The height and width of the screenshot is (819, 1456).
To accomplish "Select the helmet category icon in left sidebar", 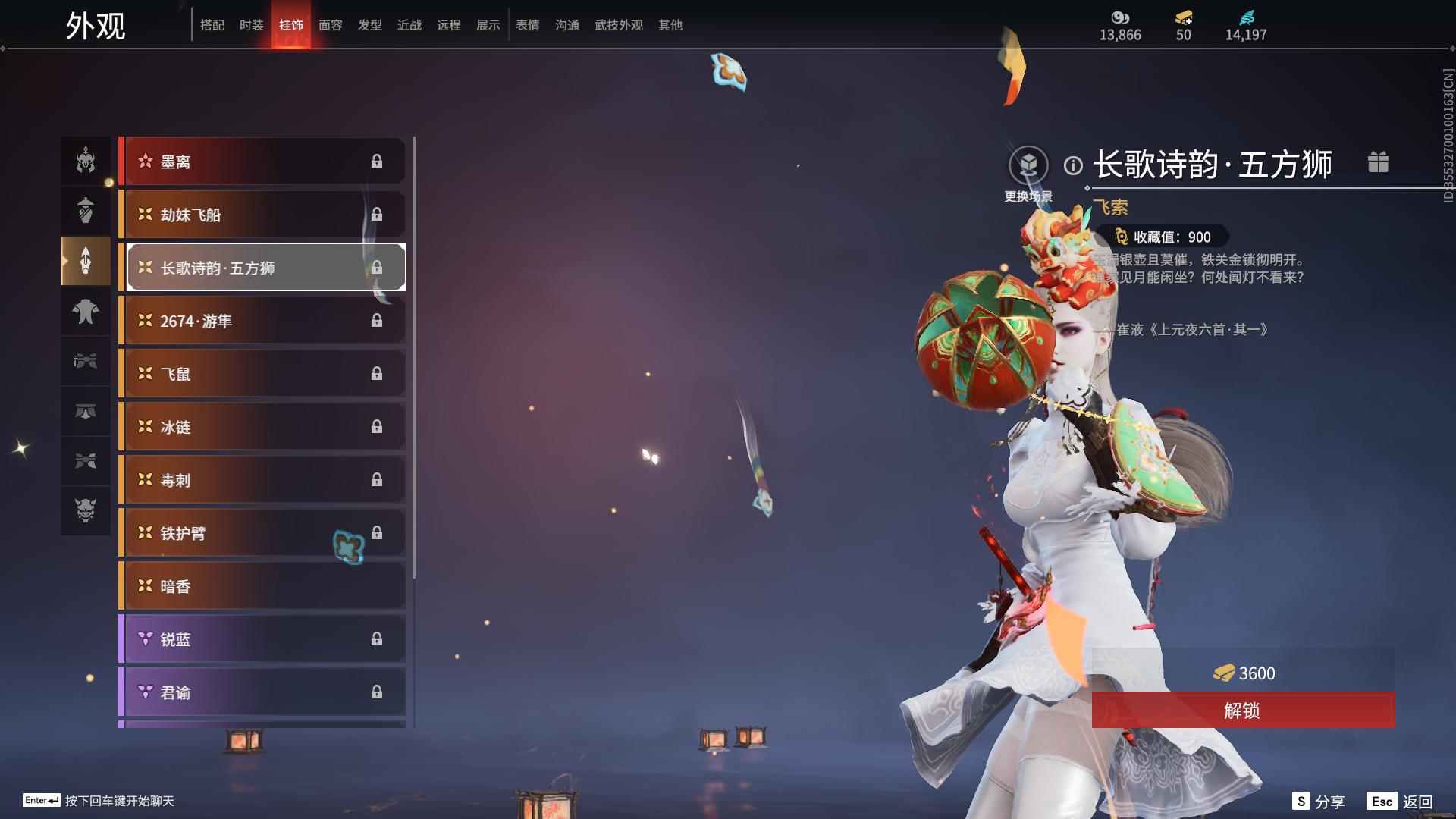I will pos(86,161).
